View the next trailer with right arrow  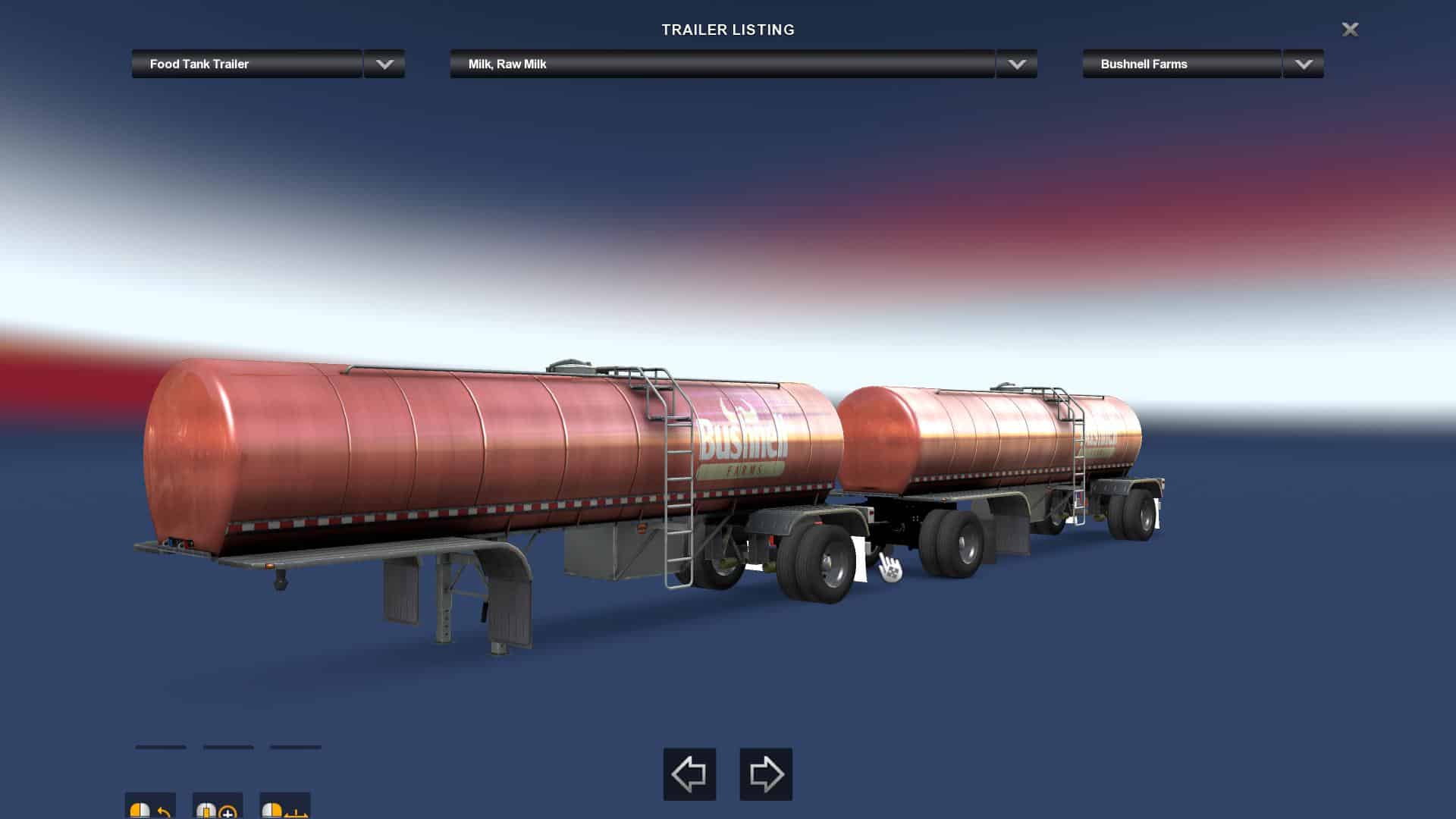click(x=766, y=774)
